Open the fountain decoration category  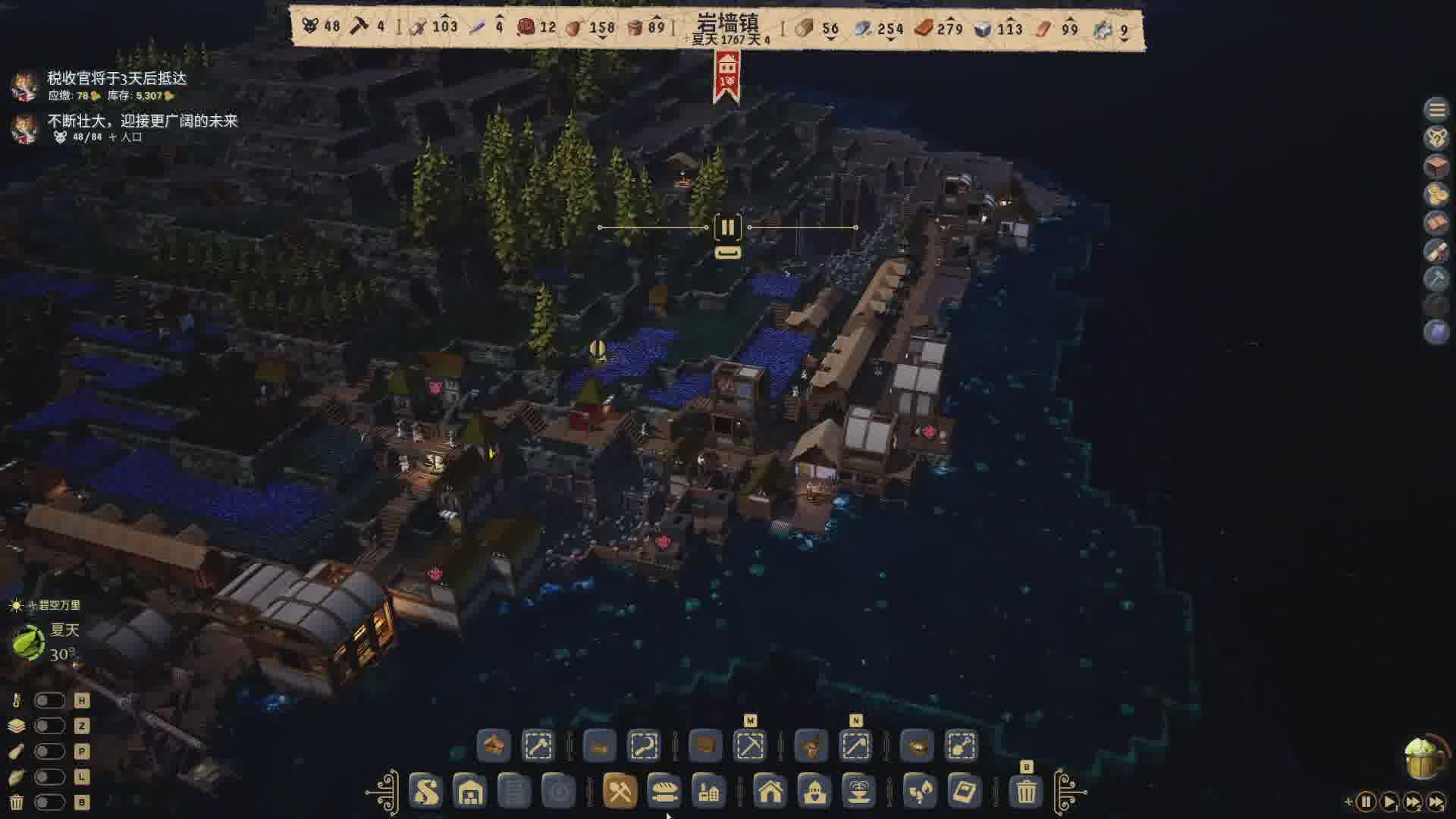858,792
